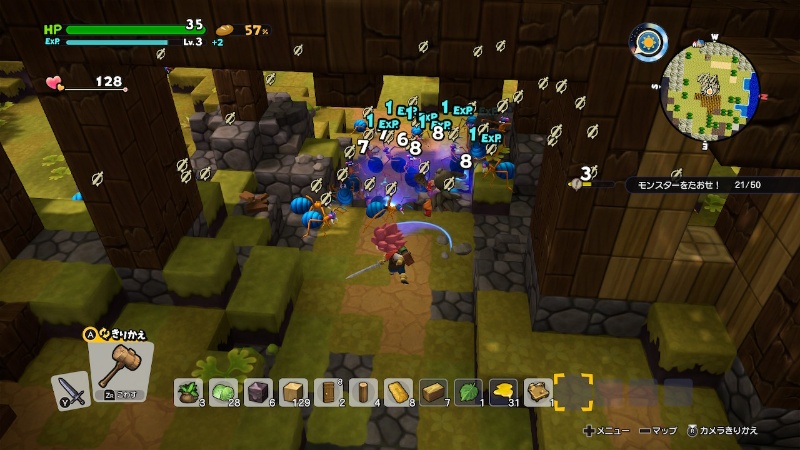Select the green leaf hotbar item
800x450 pixels.
click(x=468, y=392)
